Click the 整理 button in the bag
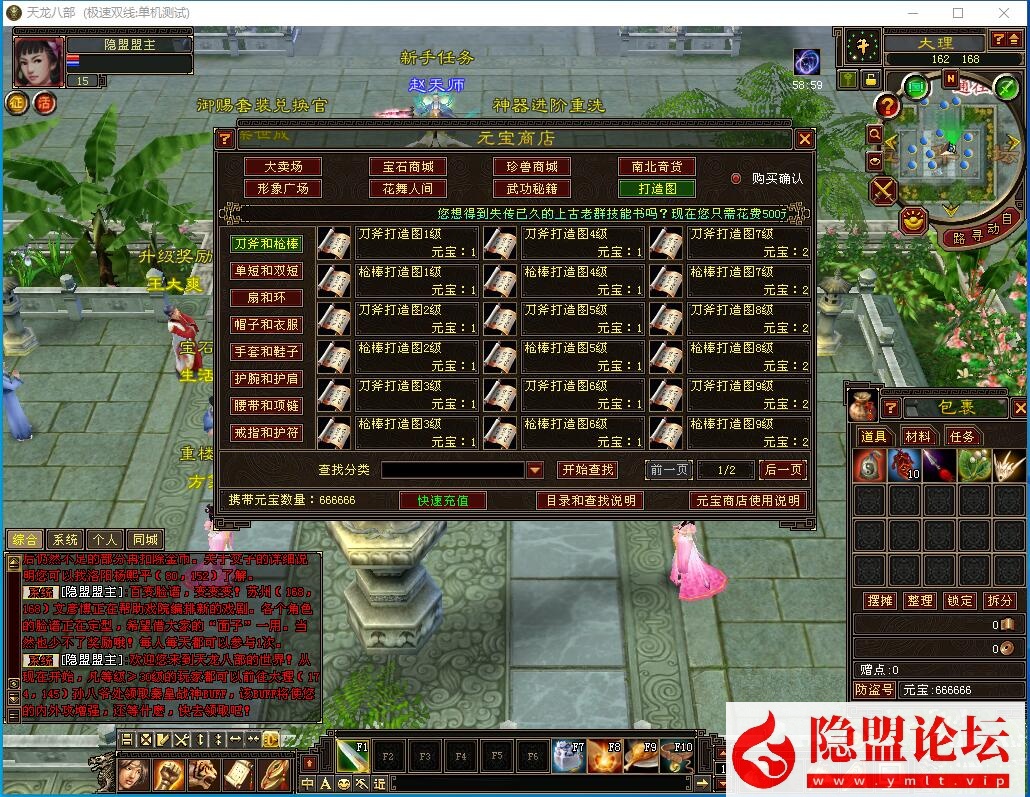 [x=920, y=600]
